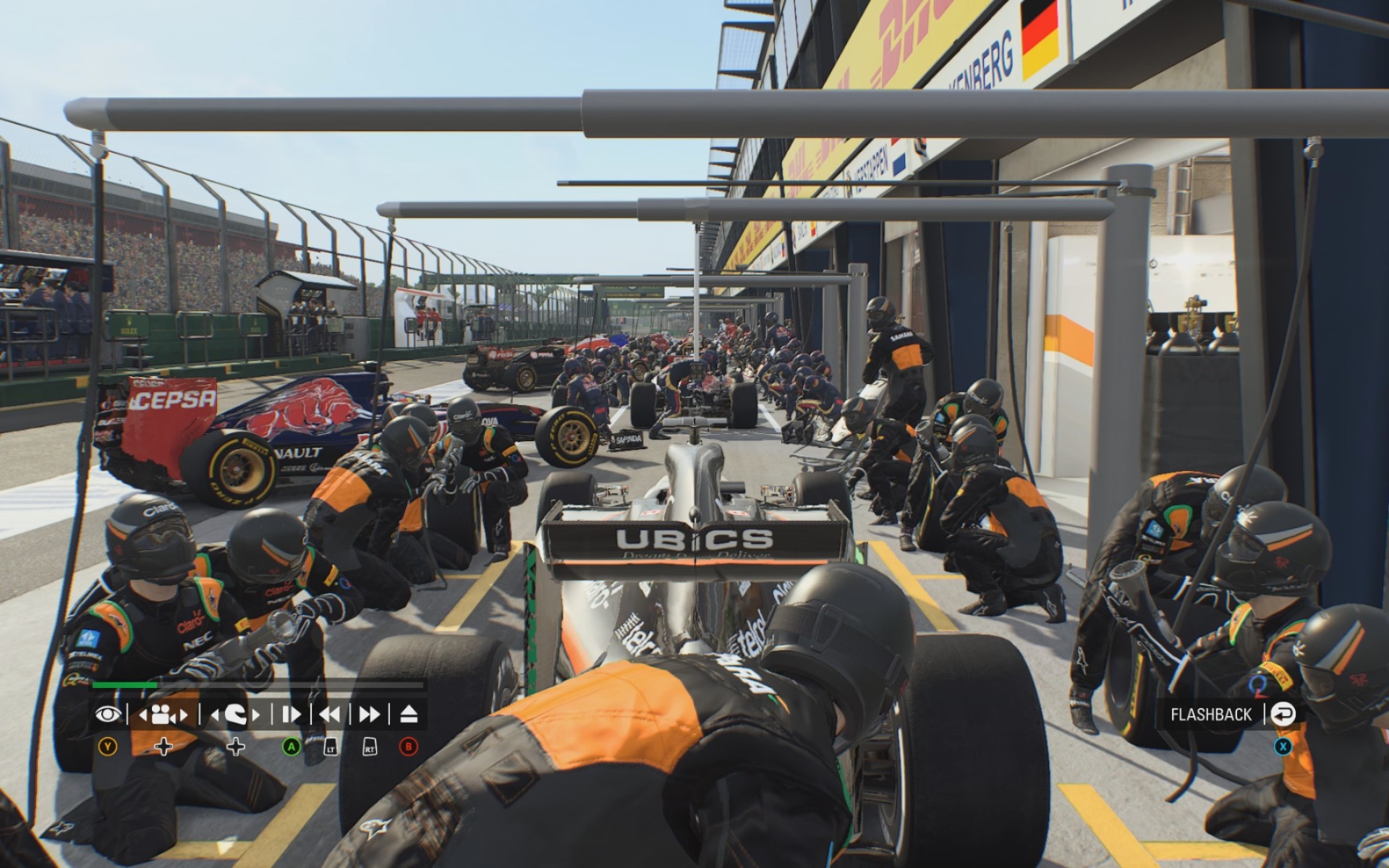Rewind the replay
The height and width of the screenshot is (868, 1389).
330,715
